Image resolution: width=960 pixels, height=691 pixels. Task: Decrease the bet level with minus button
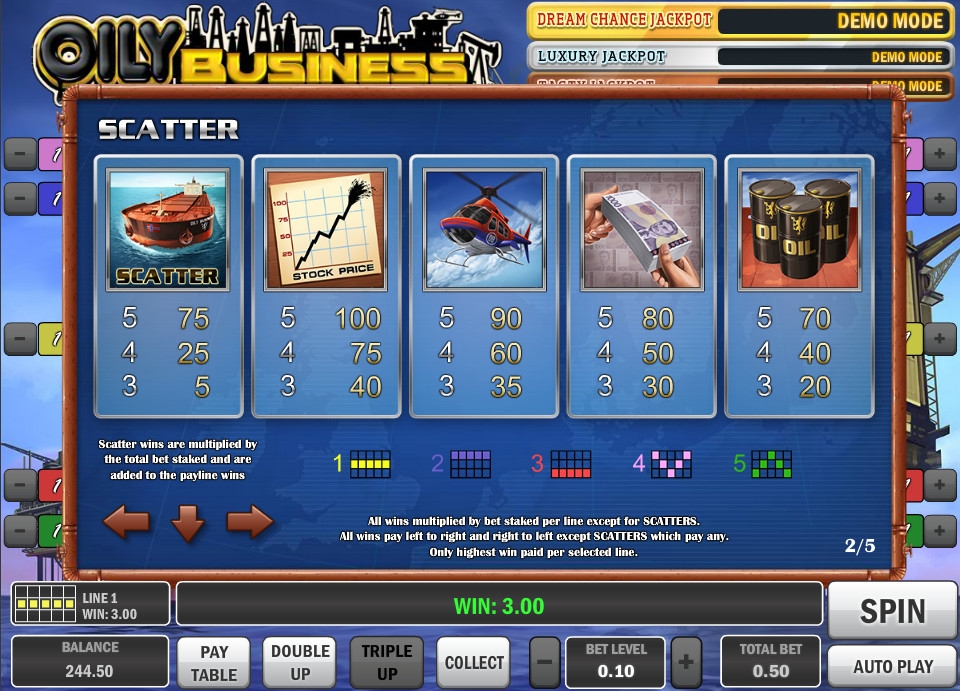click(544, 662)
